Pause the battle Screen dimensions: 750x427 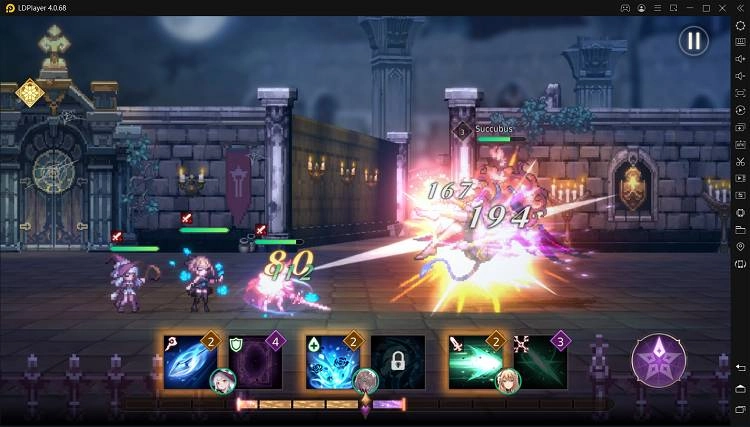tap(693, 41)
